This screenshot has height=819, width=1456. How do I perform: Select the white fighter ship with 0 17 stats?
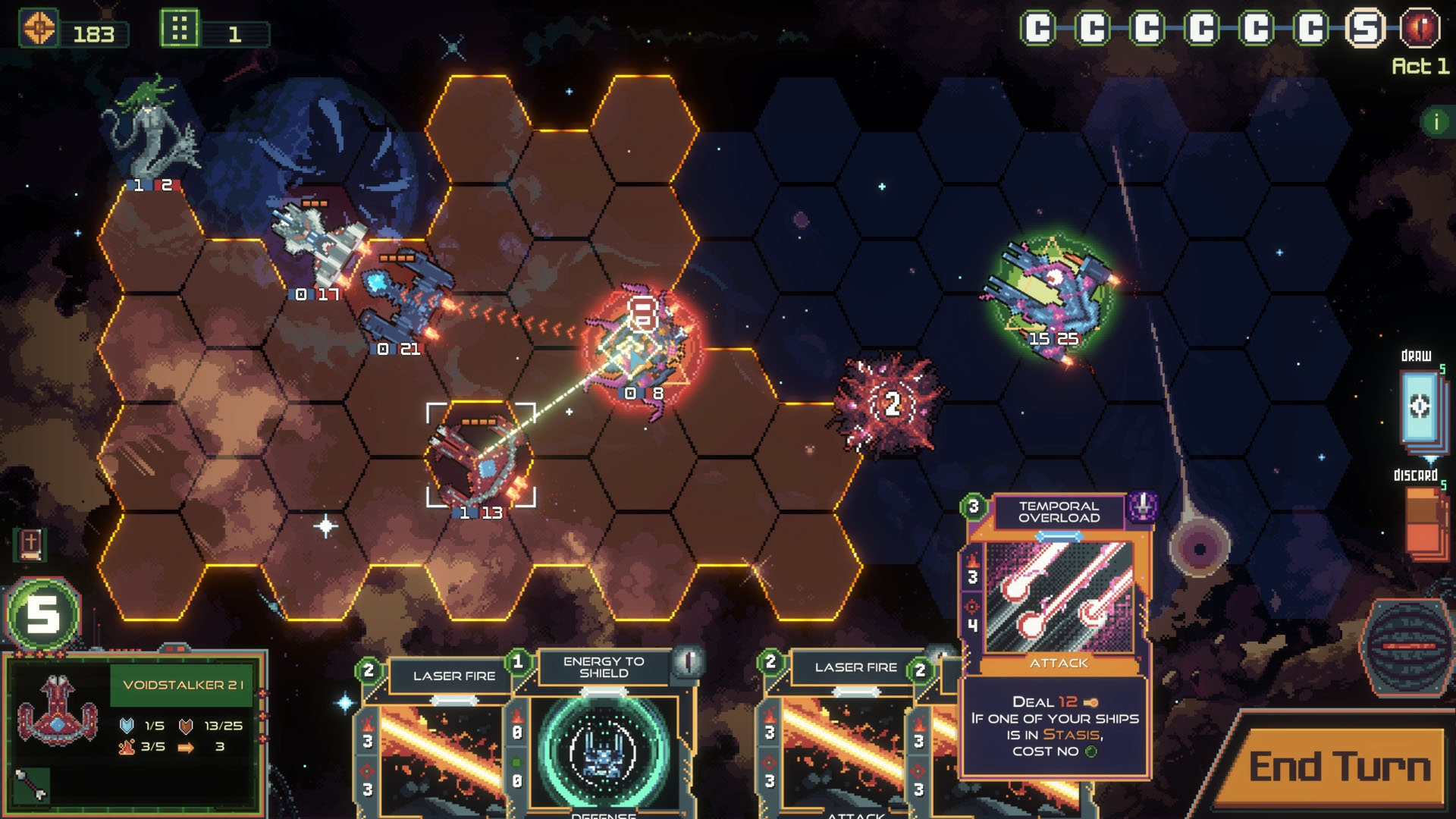pos(318,243)
